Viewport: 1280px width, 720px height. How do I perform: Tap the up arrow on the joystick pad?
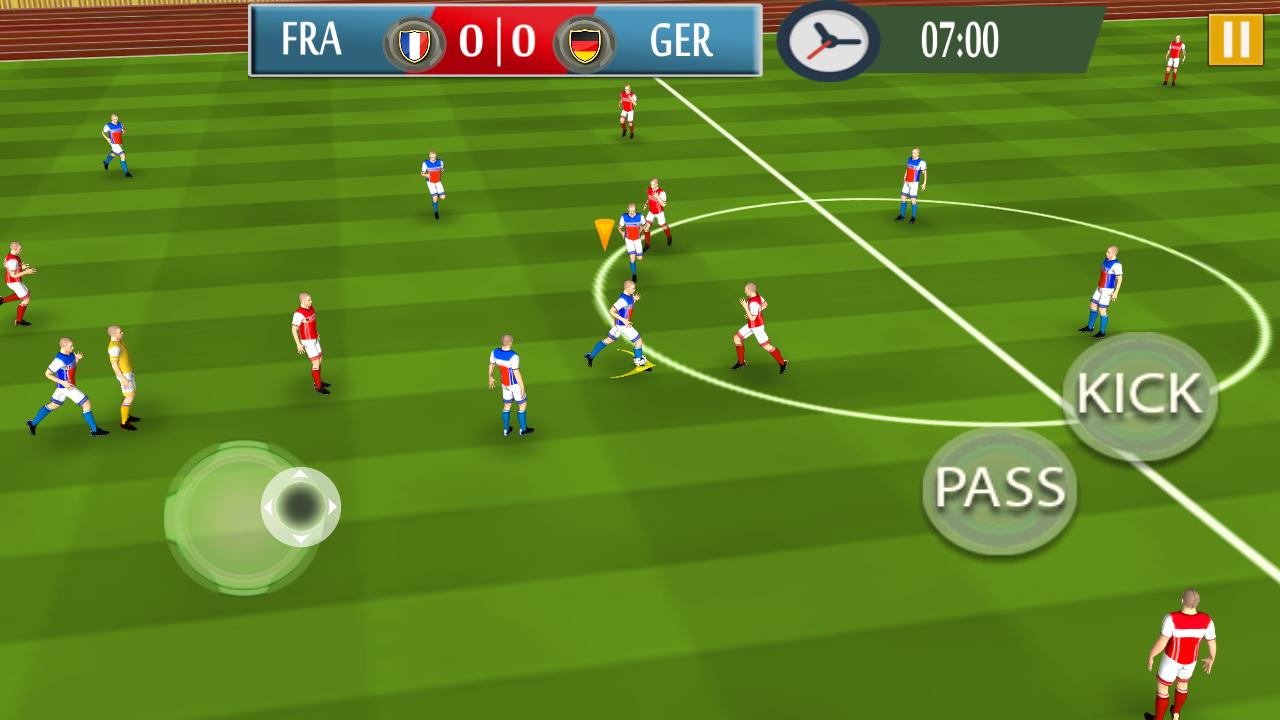pyautogui.click(x=299, y=473)
